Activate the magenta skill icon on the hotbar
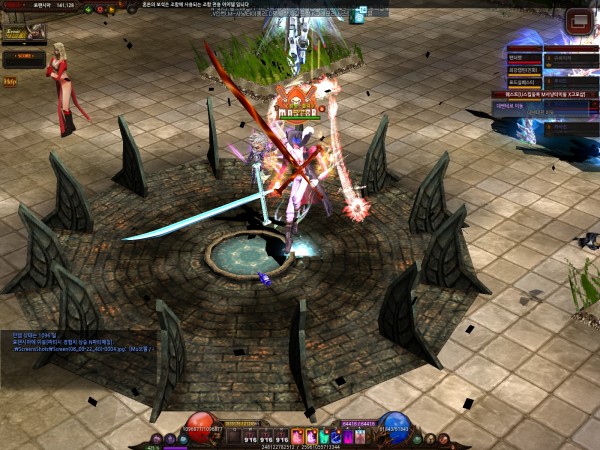This screenshot has width=600, height=450. (350, 436)
